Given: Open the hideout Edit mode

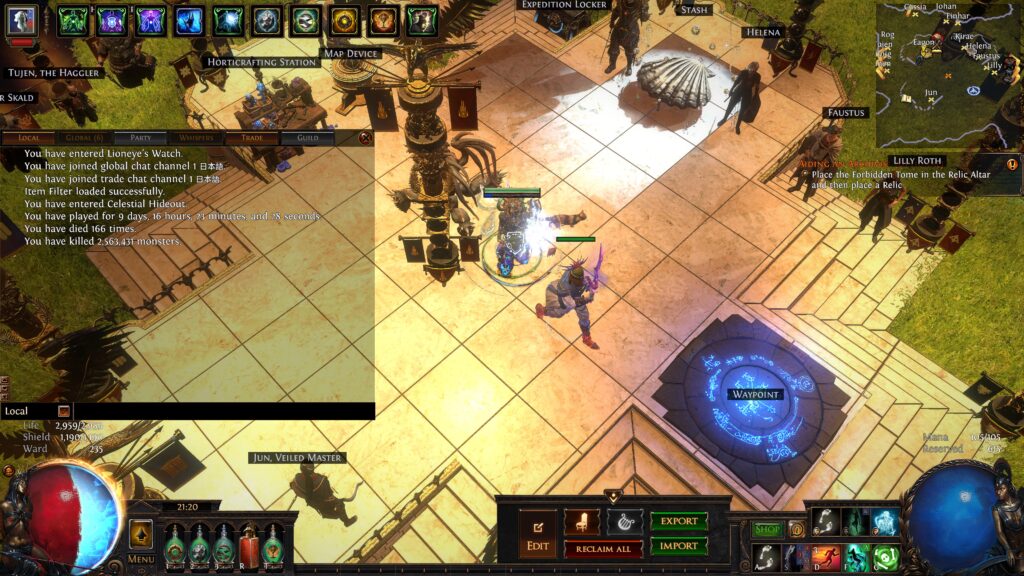Looking at the screenshot, I should (537, 534).
